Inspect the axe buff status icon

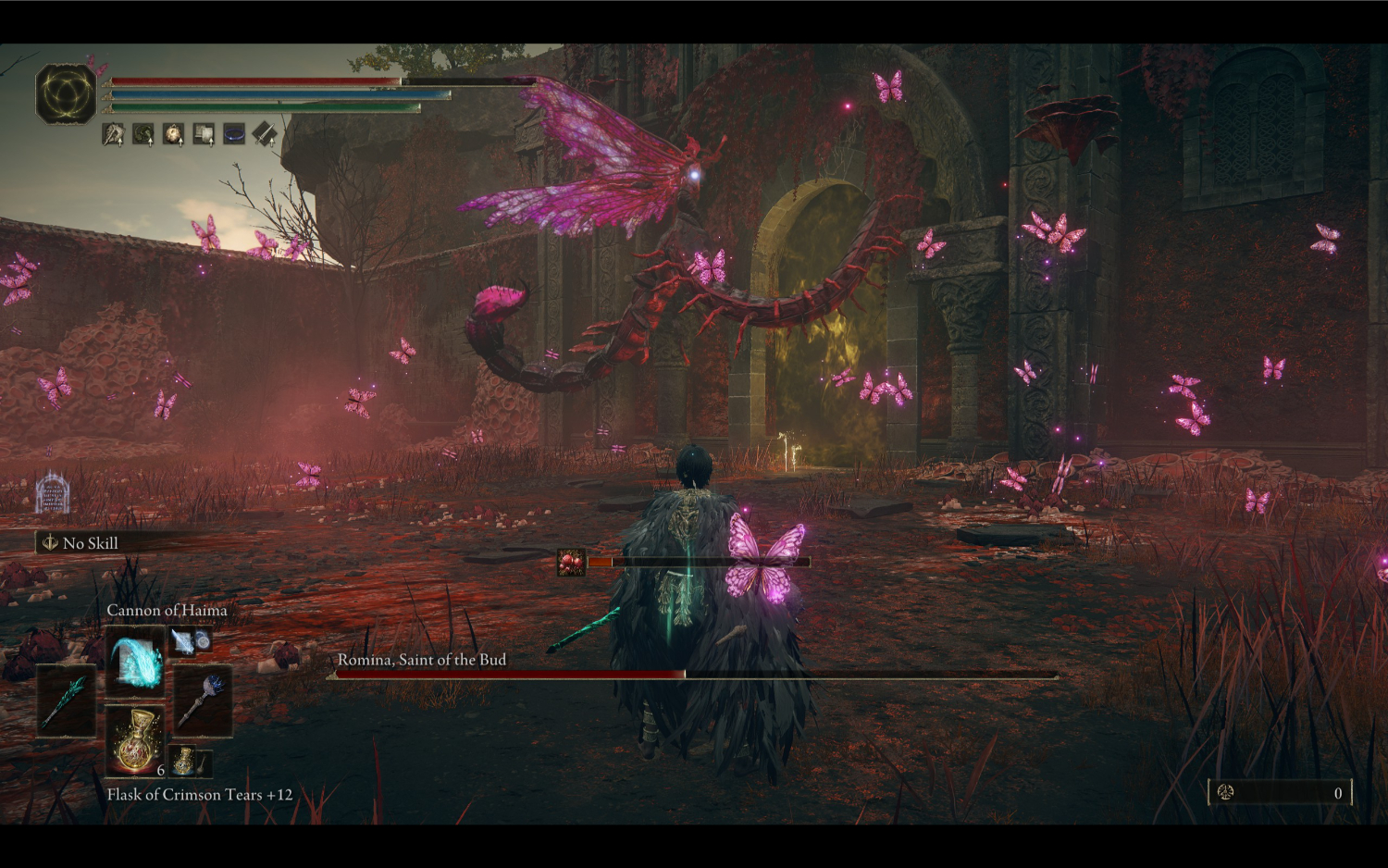coord(114,135)
